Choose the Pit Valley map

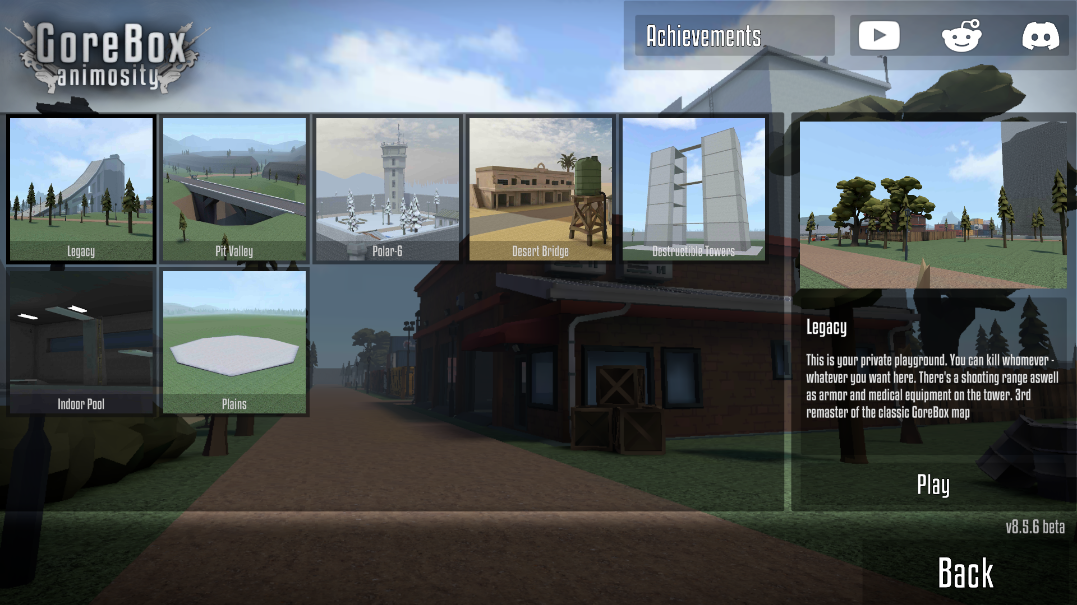pos(234,188)
